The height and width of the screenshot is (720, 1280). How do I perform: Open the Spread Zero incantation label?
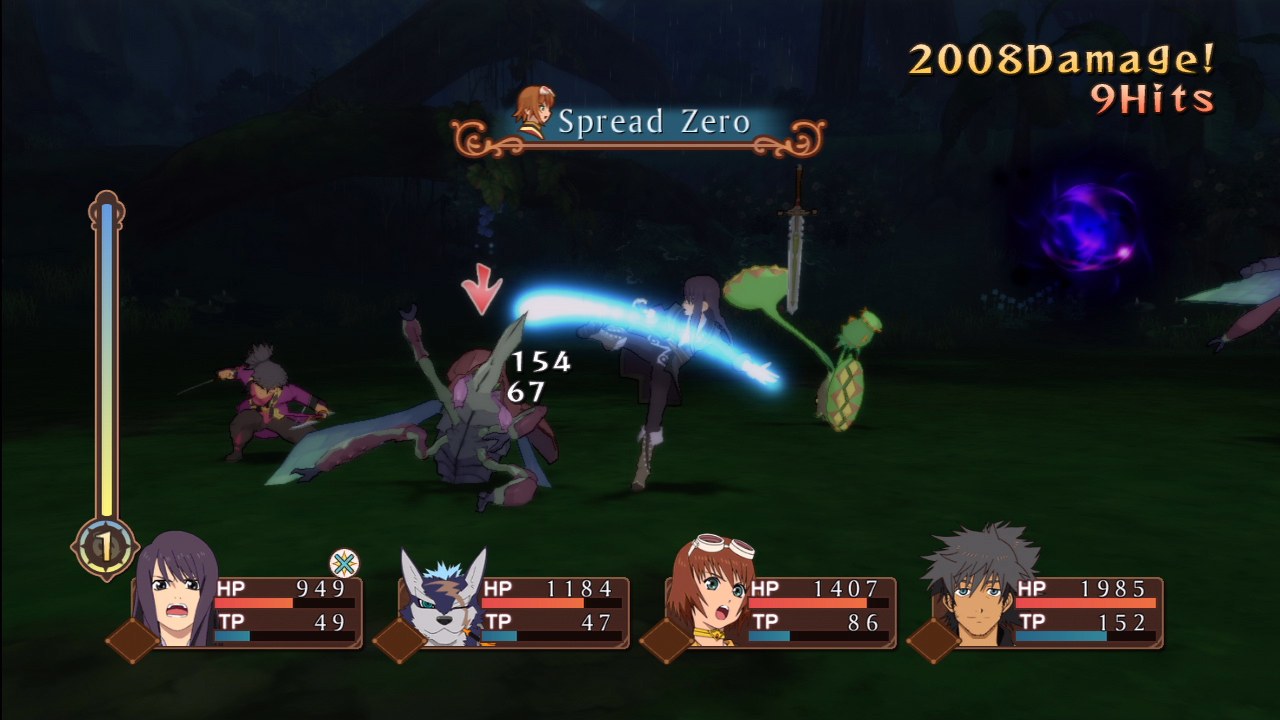coord(655,124)
